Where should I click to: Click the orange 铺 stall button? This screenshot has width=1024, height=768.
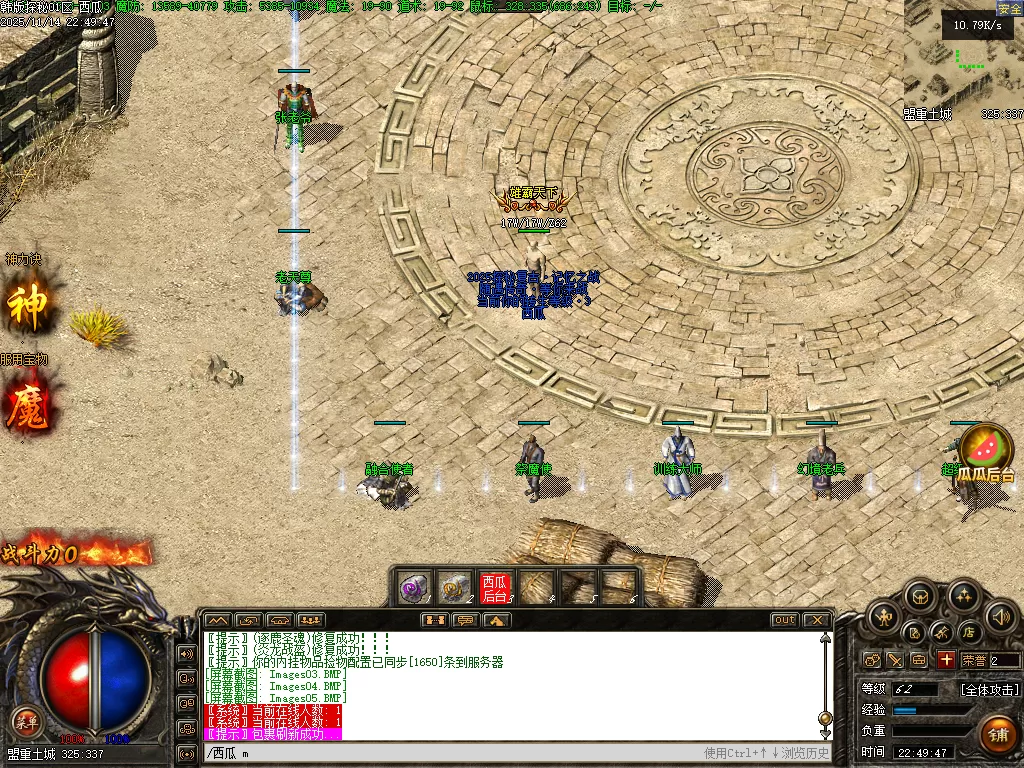pyautogui.click(x=997, y=734)
